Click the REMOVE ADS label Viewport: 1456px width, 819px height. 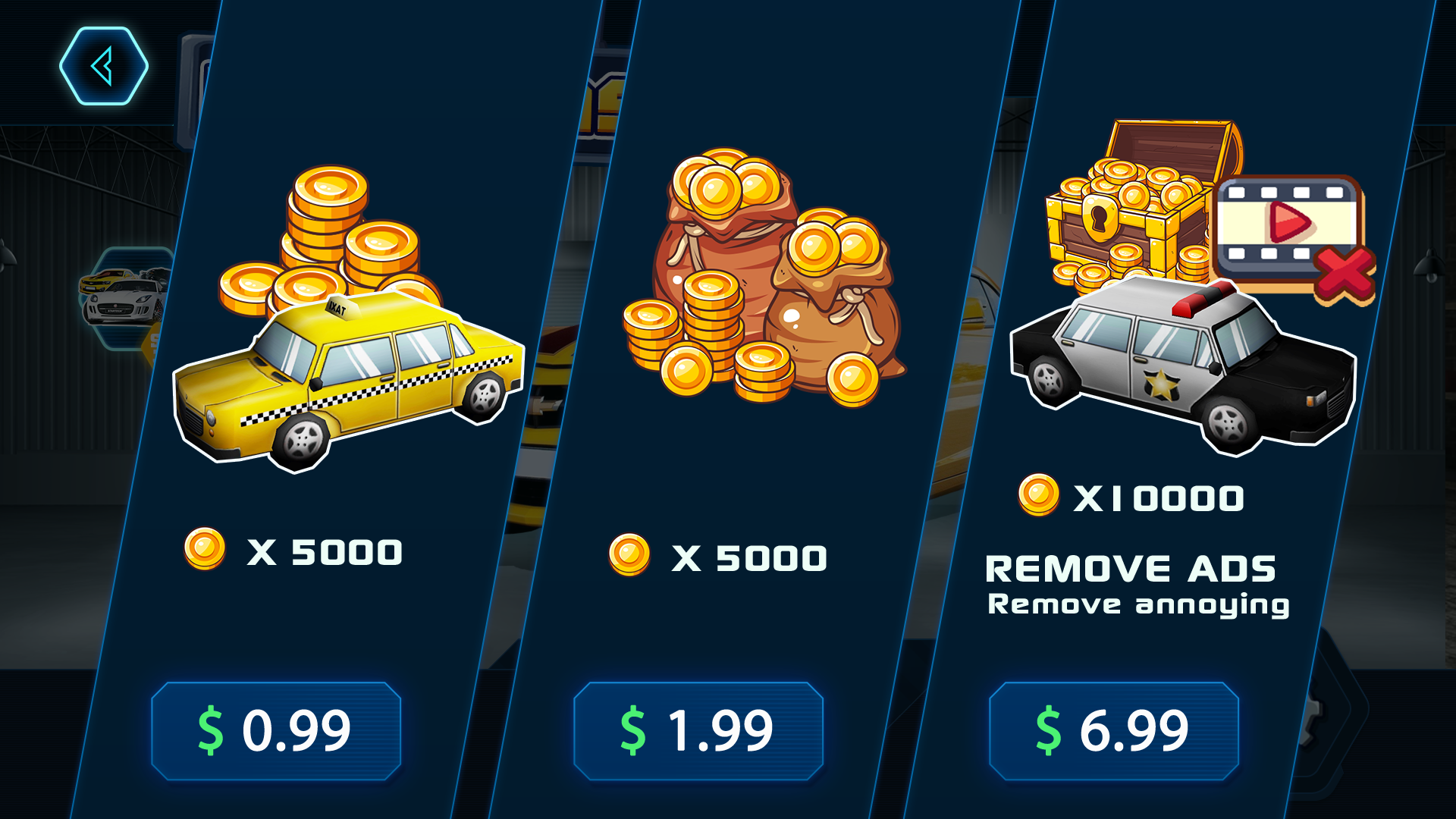tap(1130, 567)
